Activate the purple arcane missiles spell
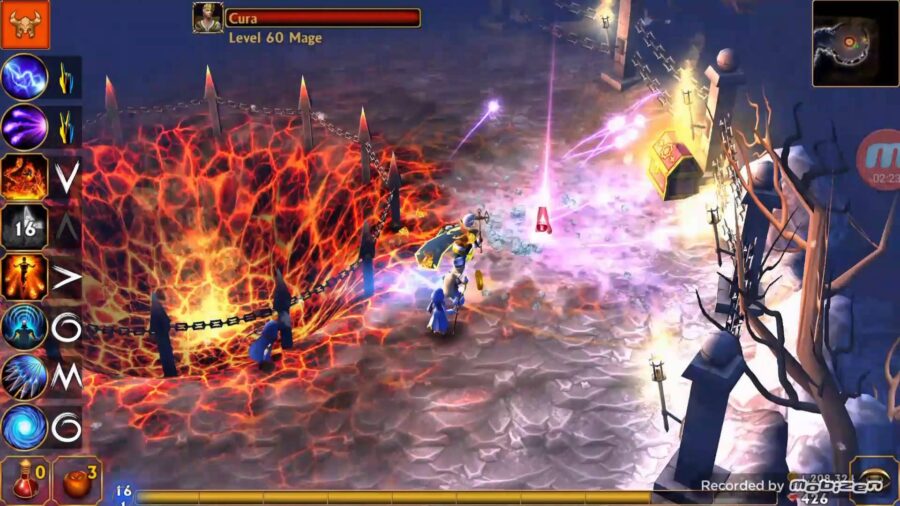Screen dimensions: 900x506 [x=25, y=127]
